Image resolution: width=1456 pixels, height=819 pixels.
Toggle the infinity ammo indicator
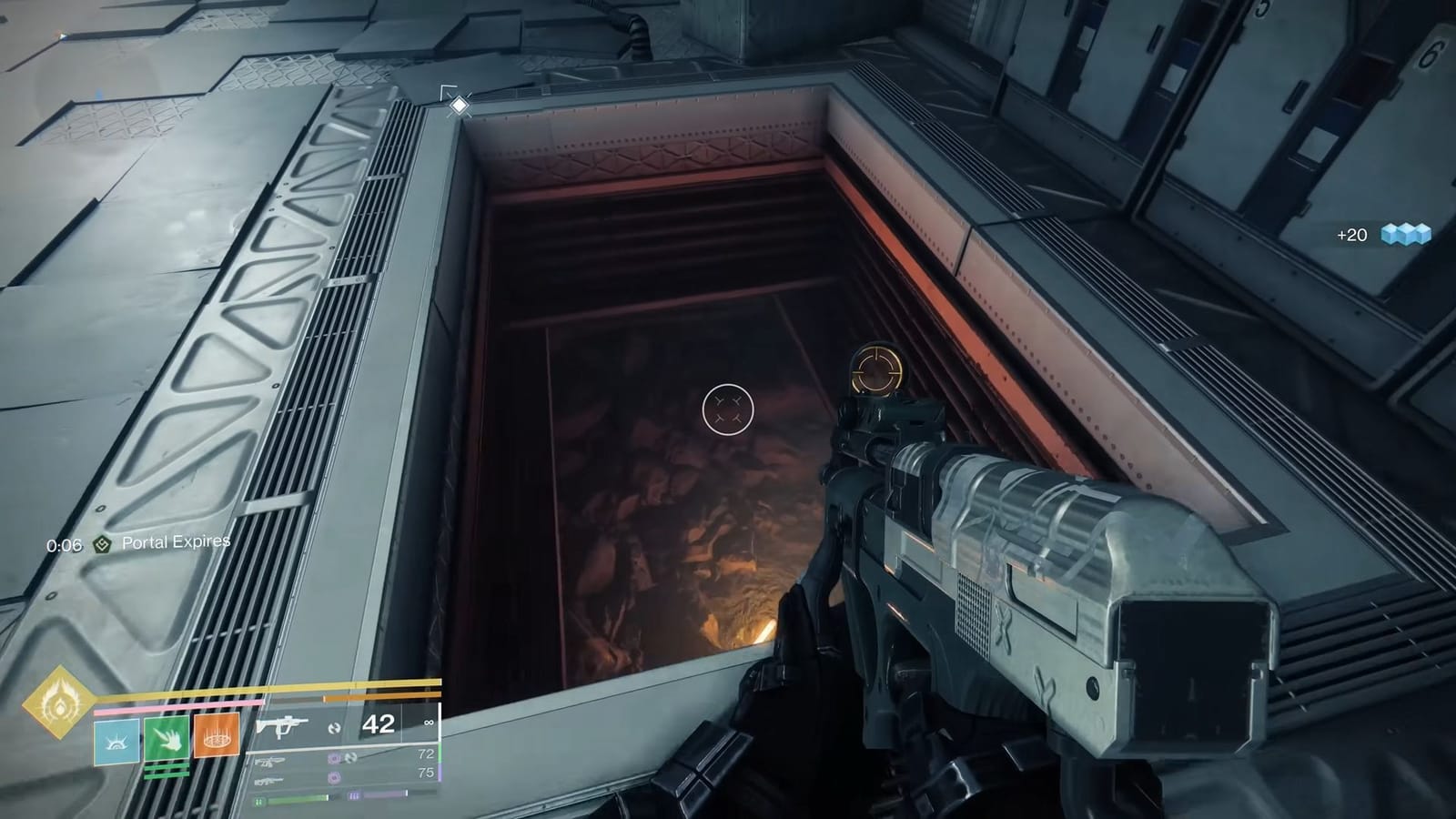(429, 723)
